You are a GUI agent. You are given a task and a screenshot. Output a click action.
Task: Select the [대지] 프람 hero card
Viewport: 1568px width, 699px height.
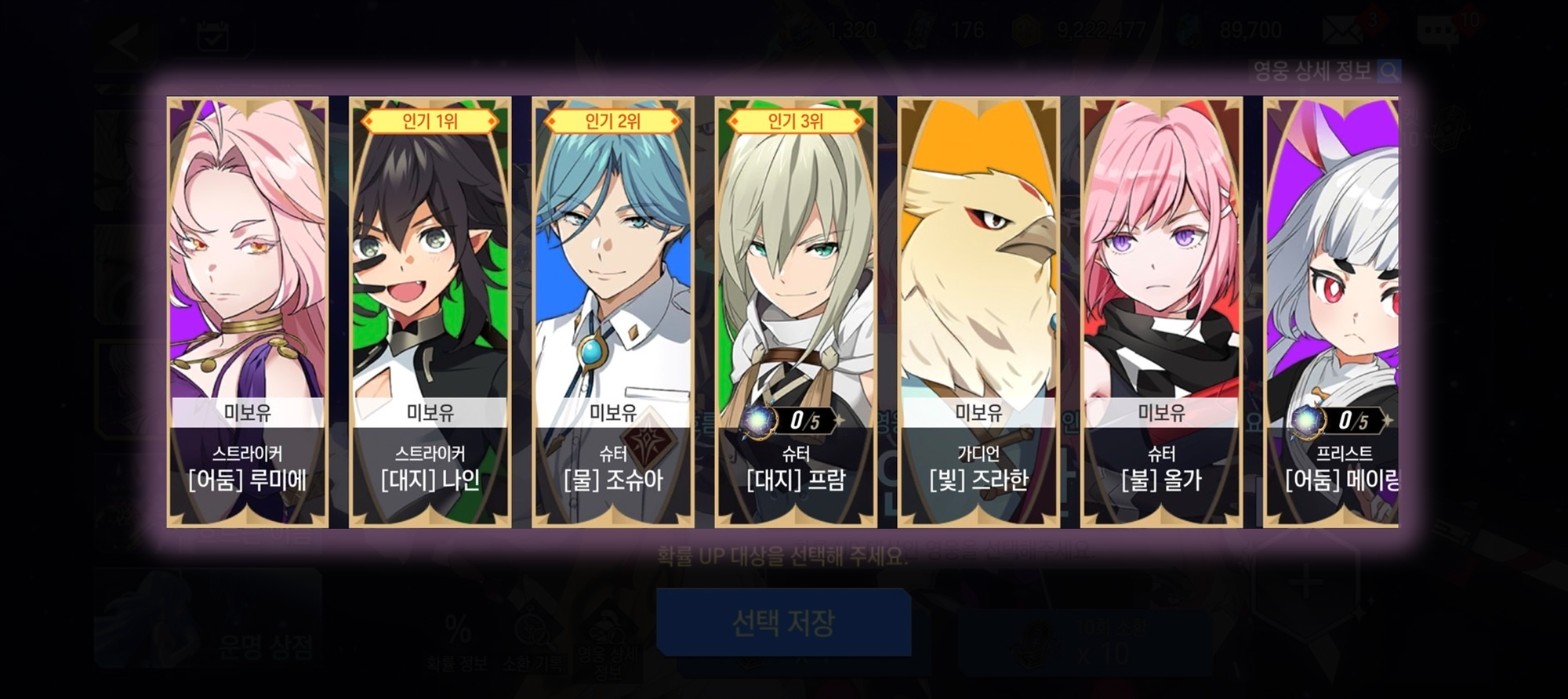click(x=795, y=312)
